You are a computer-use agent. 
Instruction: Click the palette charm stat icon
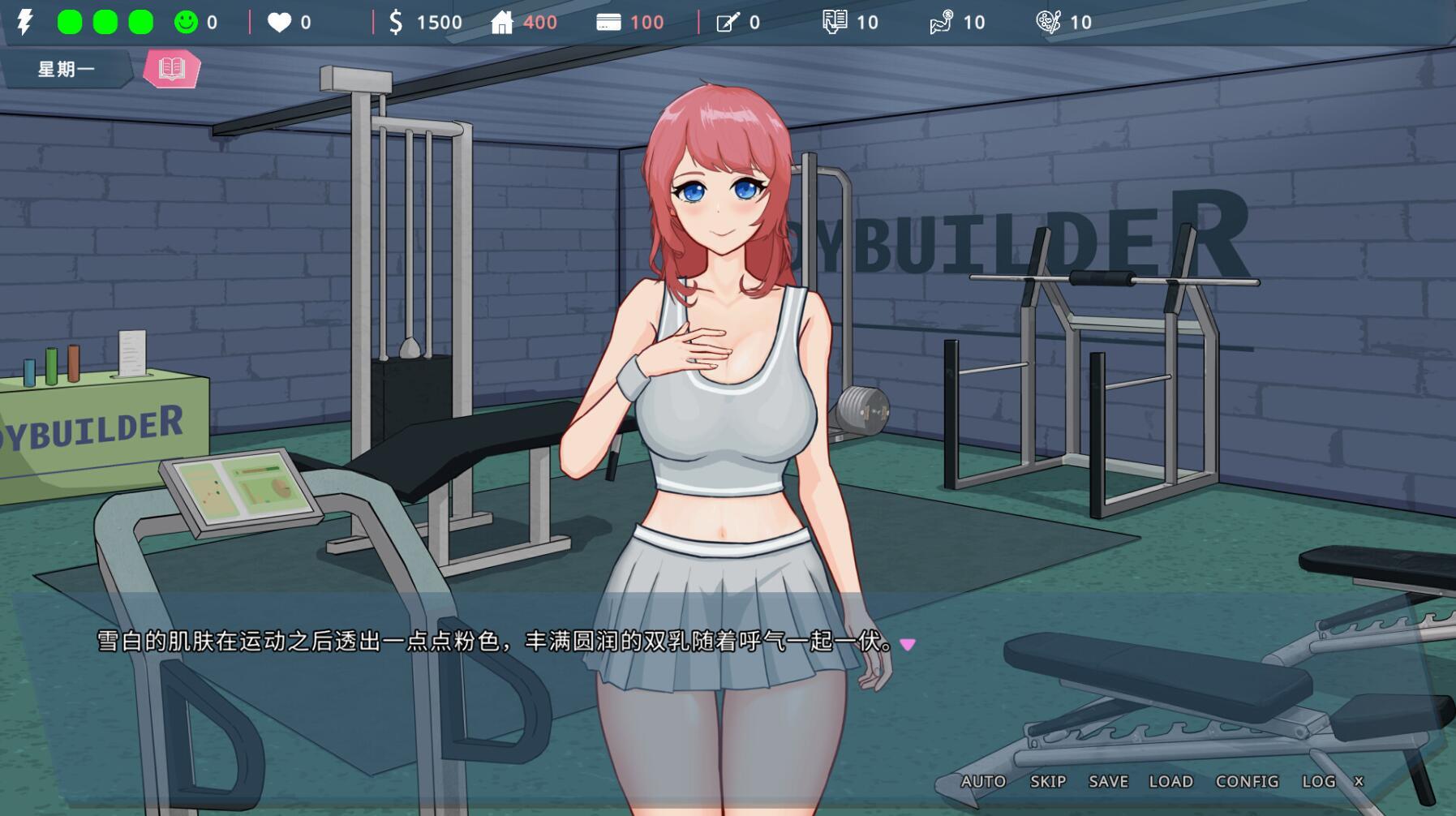pos(1049,22)
